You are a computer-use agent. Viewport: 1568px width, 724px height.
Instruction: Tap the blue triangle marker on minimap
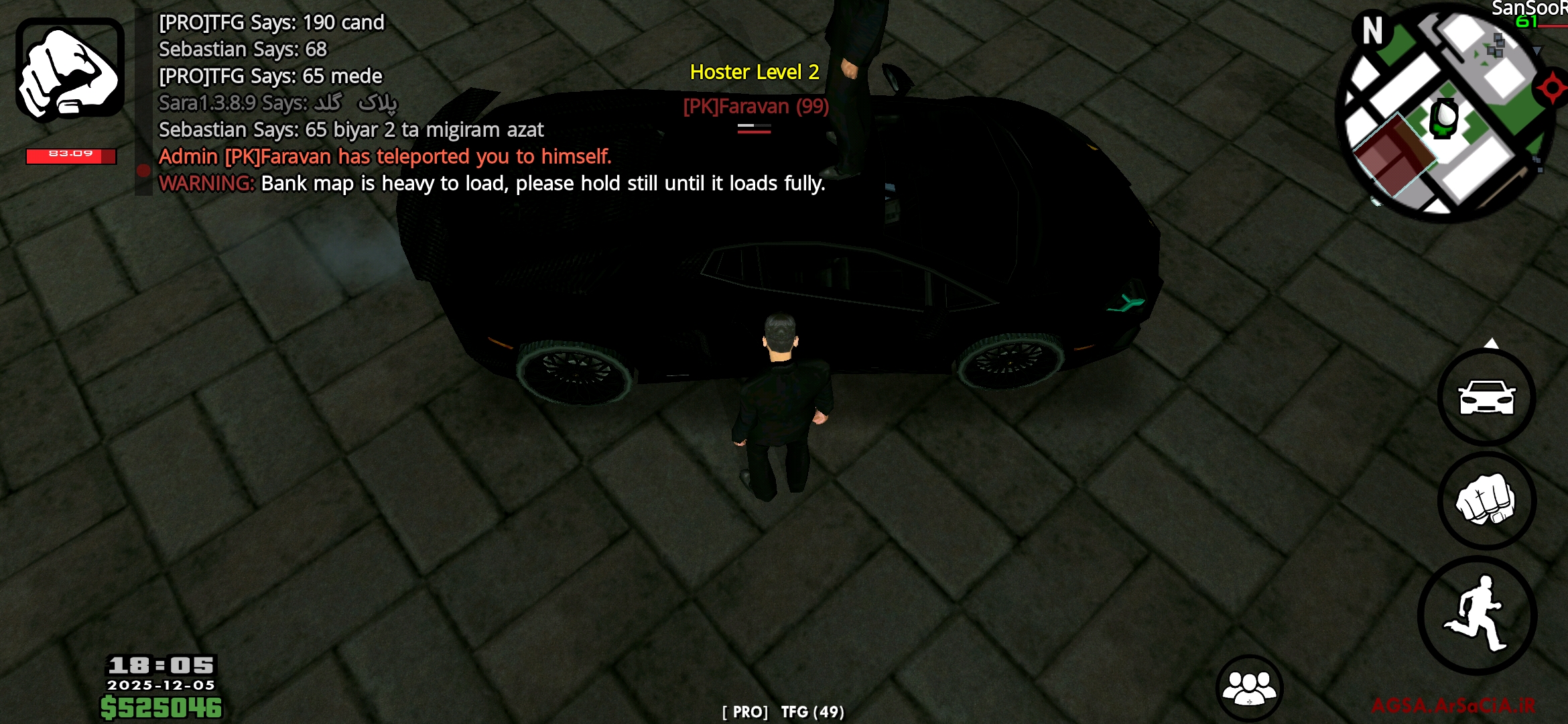pyautogui.click(x=1538, y=50)
